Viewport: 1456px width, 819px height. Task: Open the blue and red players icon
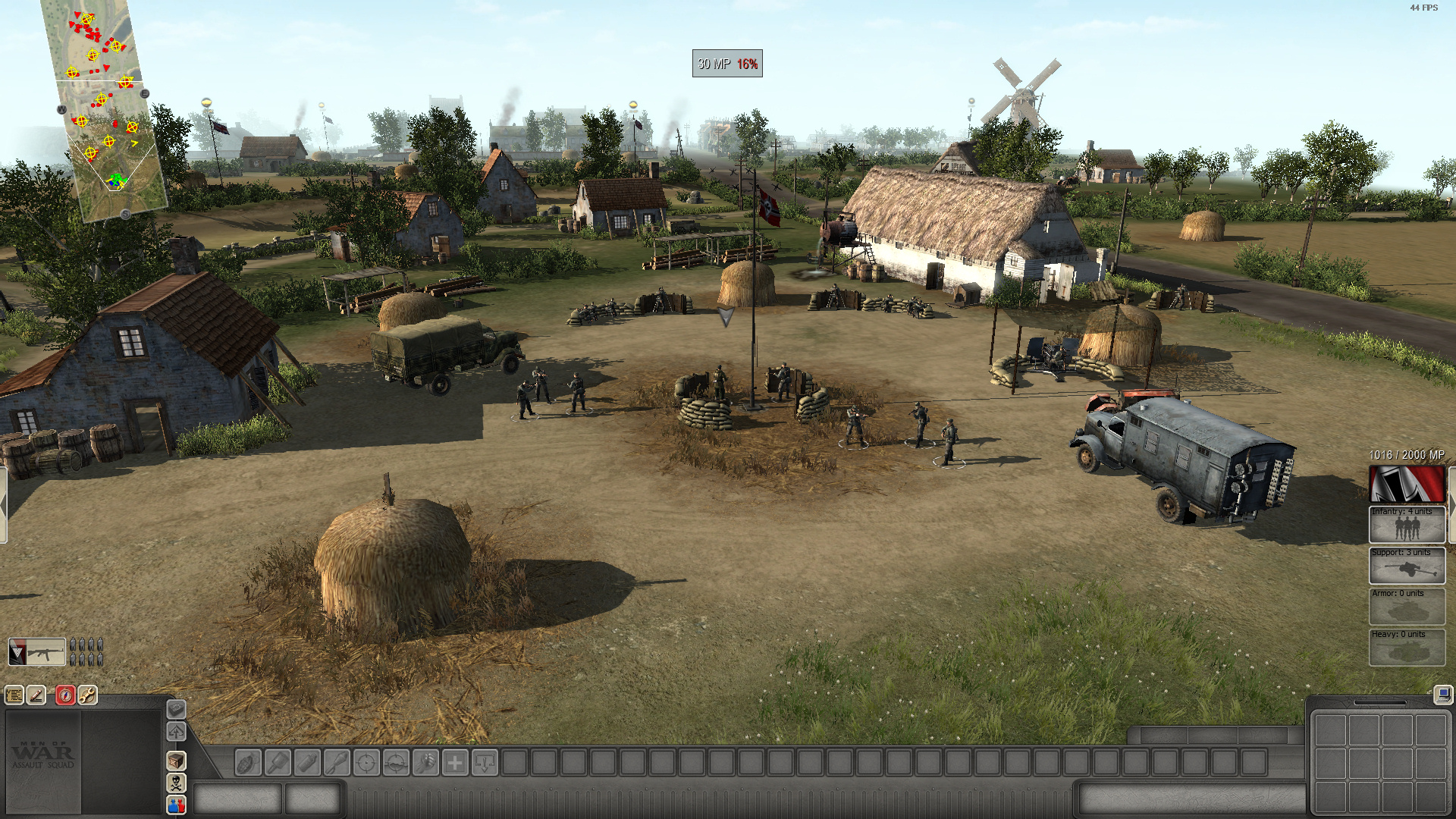176,805
